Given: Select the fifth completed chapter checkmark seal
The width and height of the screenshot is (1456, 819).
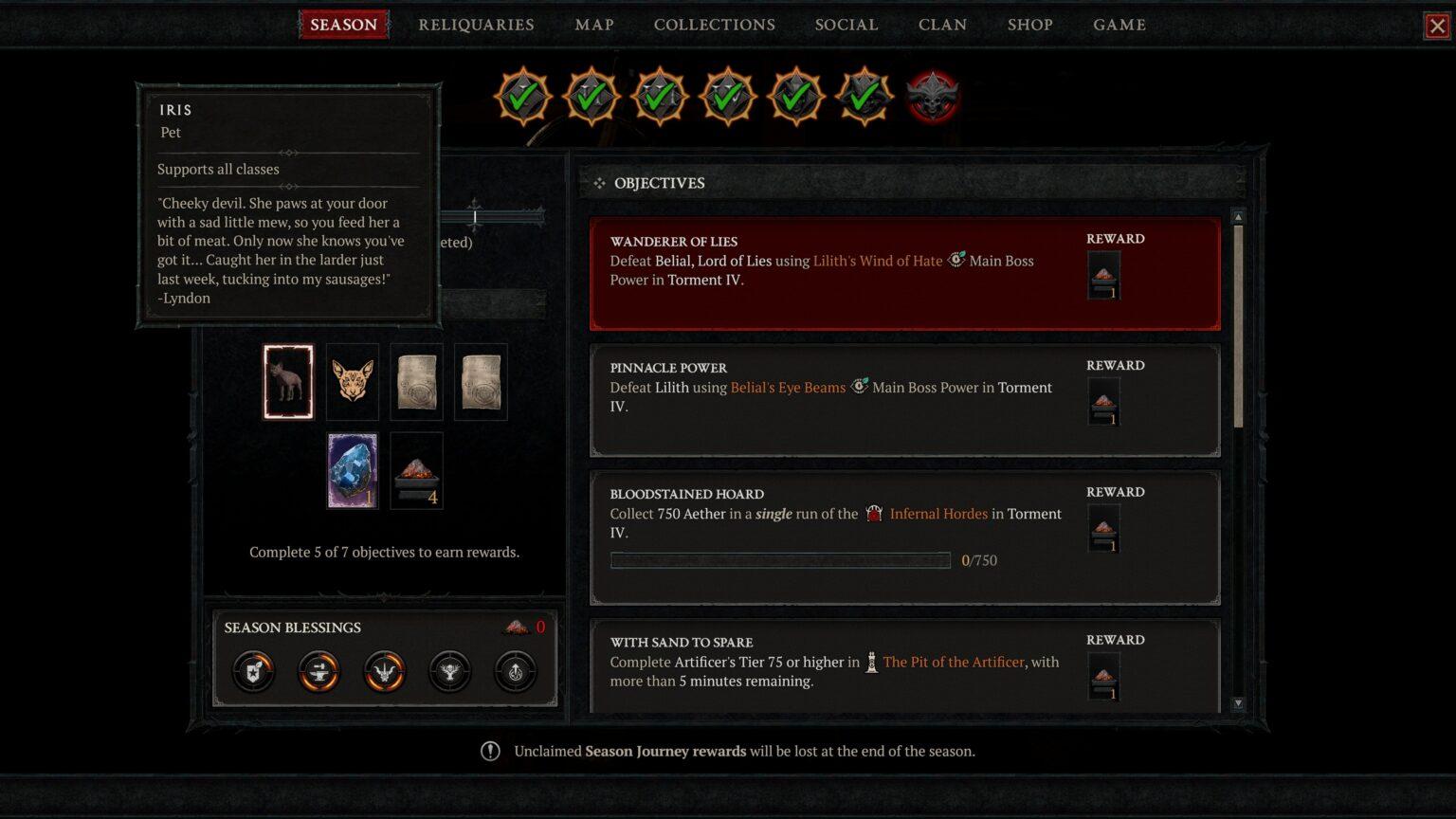Looking at the screenshot, I should pyautogui.click(x=794, y=96).
